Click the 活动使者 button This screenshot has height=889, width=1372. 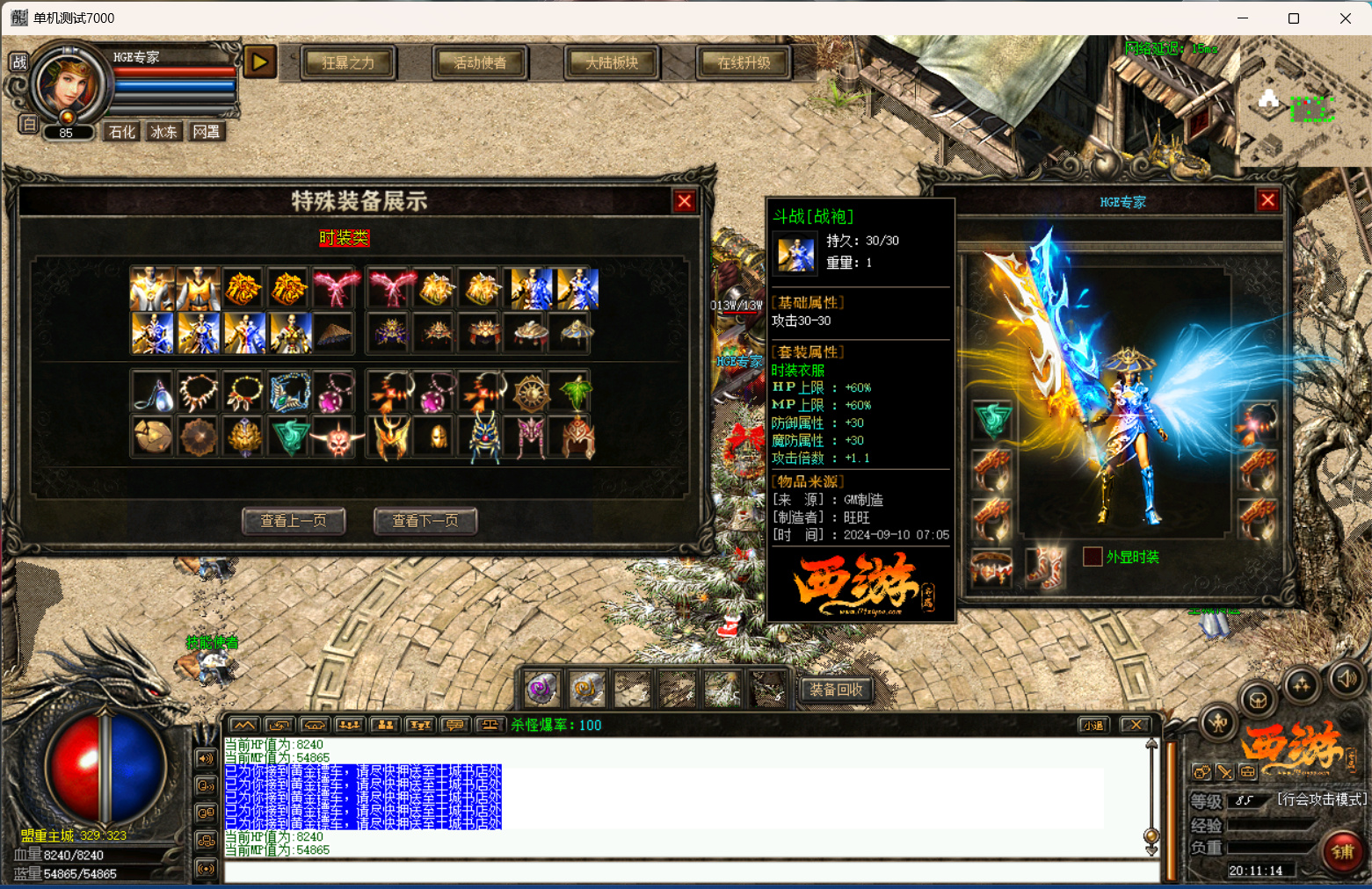480,62
